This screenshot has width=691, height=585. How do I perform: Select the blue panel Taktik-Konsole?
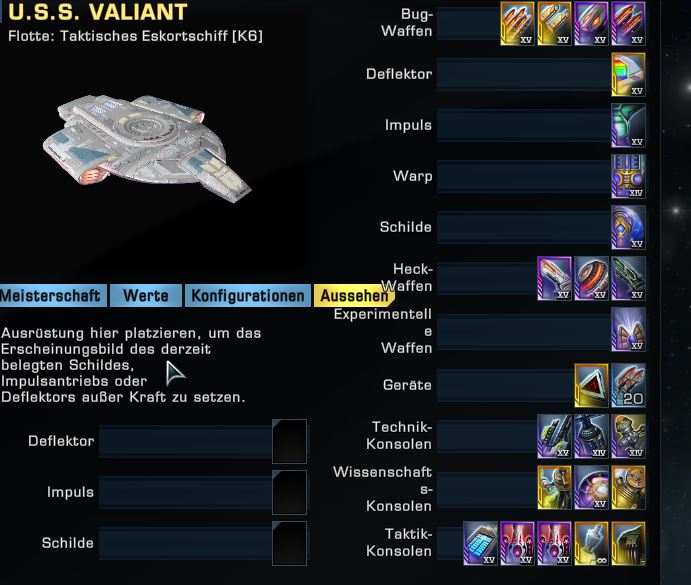480,543
